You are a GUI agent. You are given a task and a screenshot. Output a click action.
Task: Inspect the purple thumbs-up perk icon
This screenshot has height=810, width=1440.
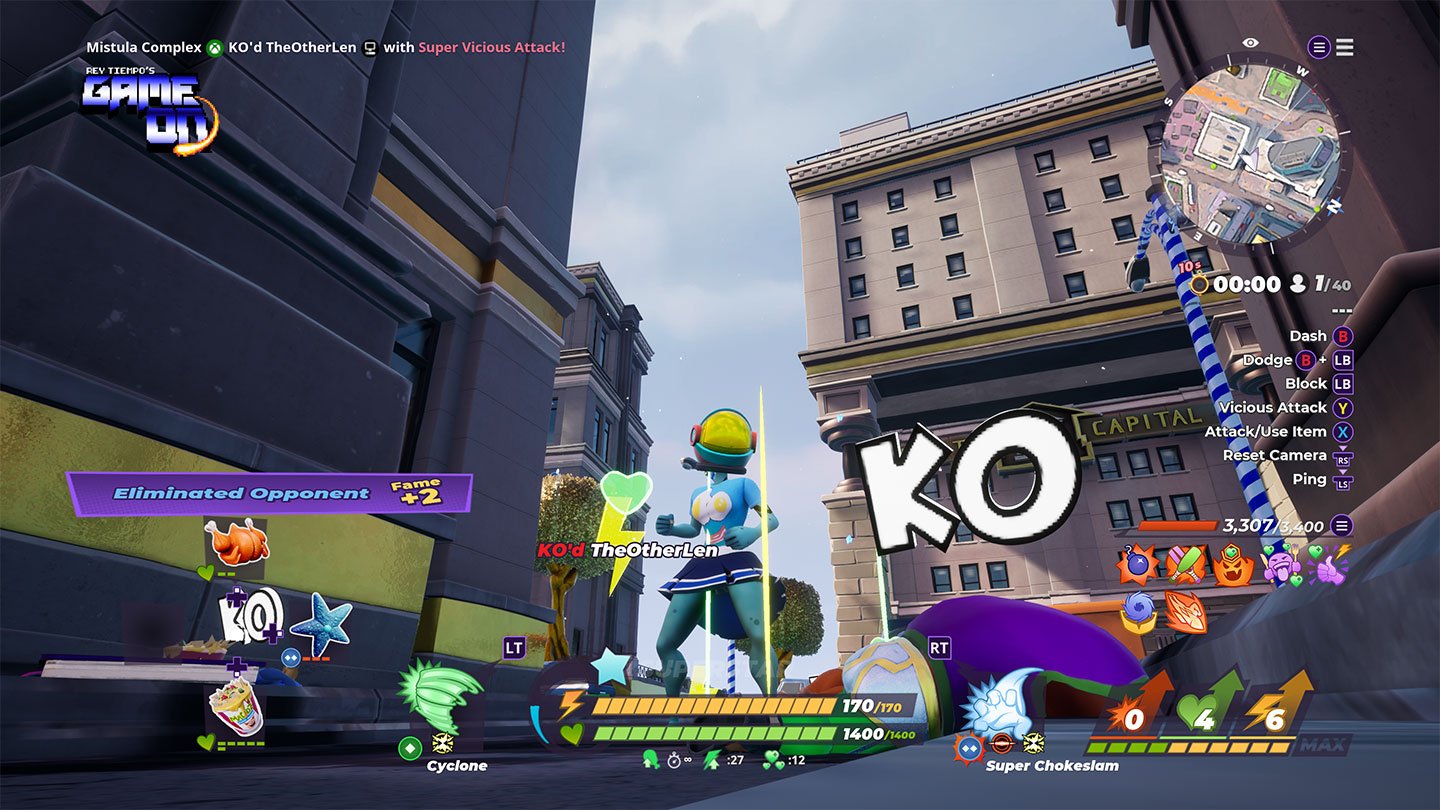click(x=1328, y=565)
